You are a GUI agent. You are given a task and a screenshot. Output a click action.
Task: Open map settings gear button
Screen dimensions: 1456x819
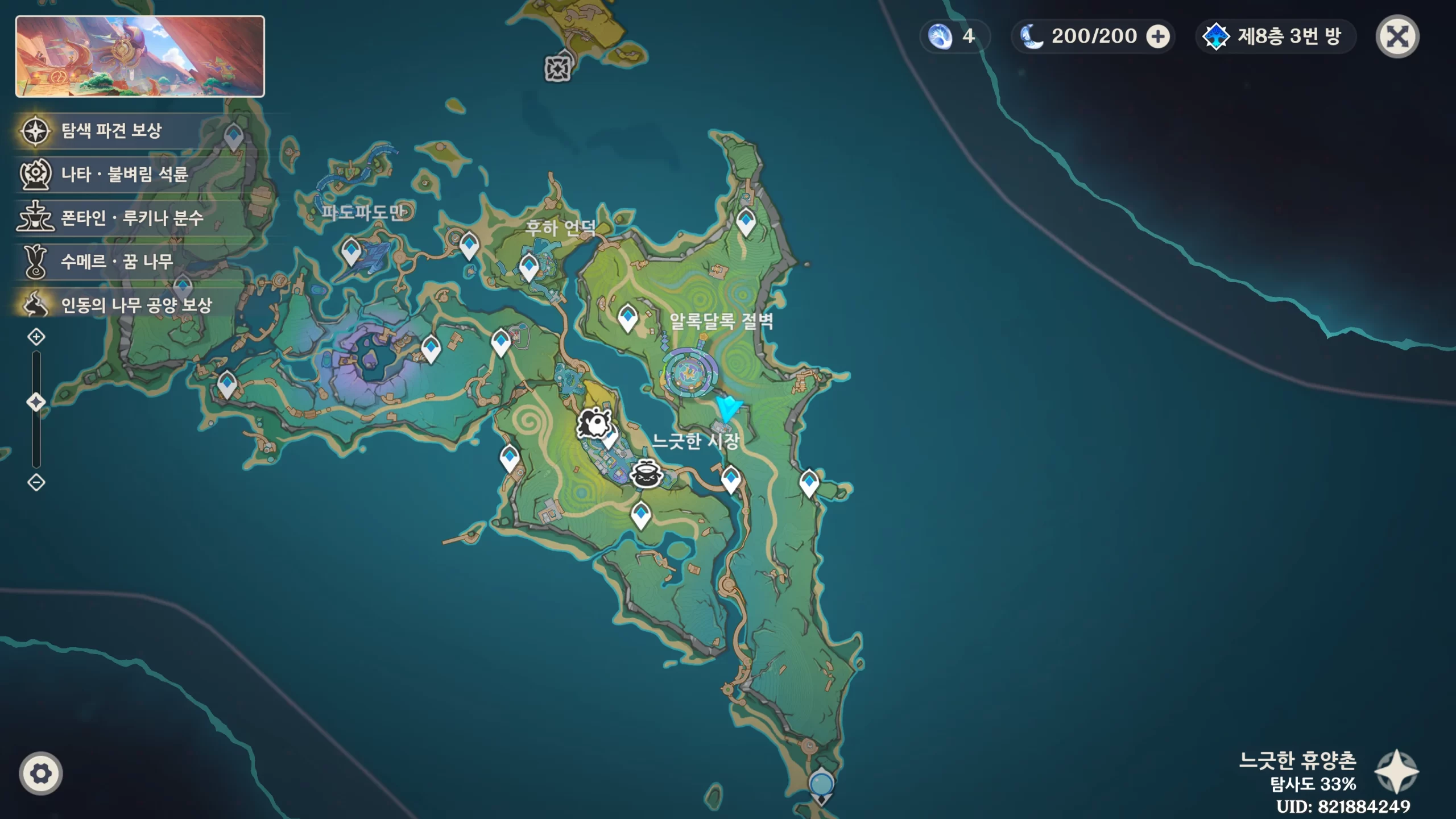(40, 773)
